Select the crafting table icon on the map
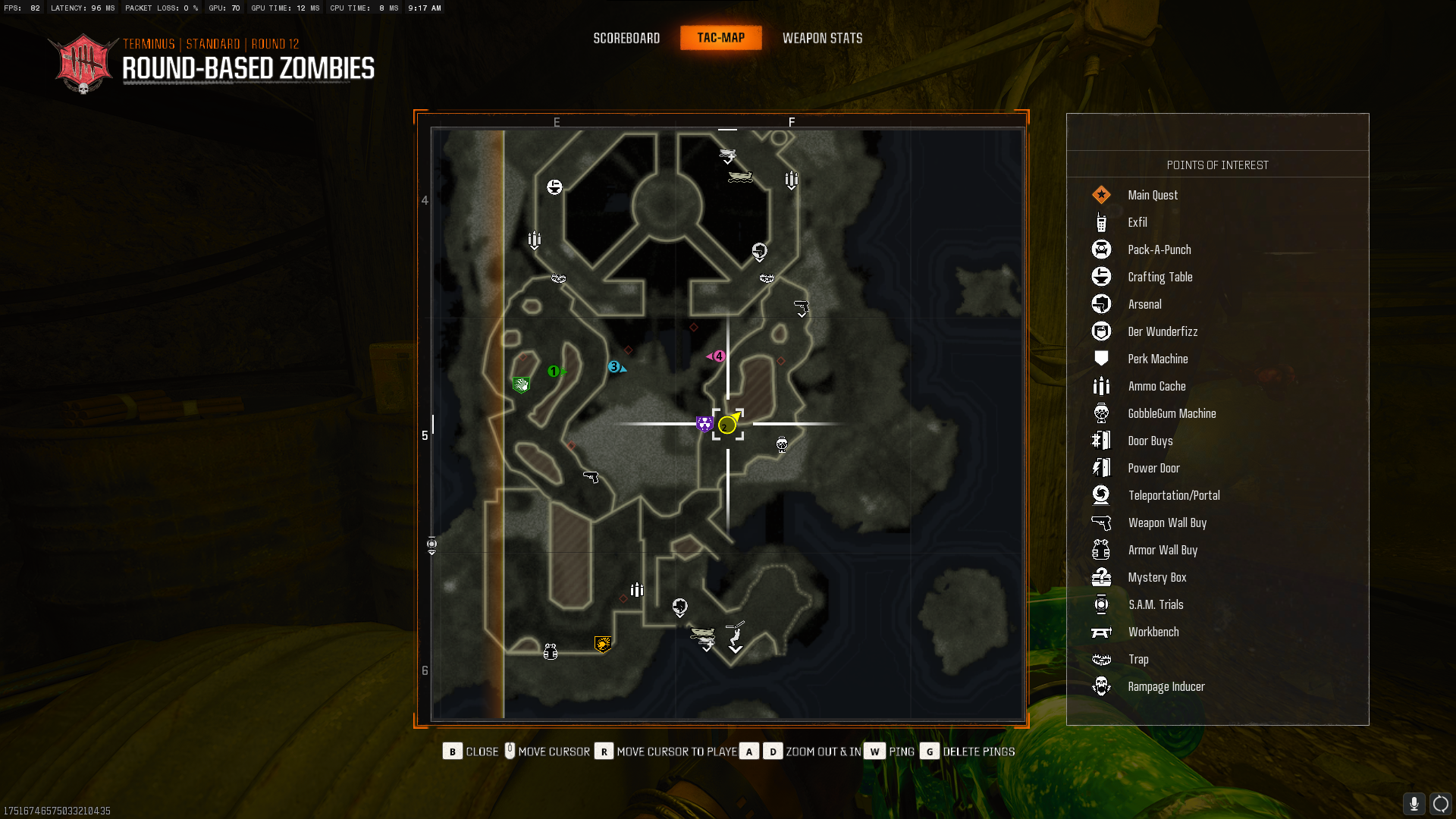The image size is (1456, 819). (x=554, y=187)
